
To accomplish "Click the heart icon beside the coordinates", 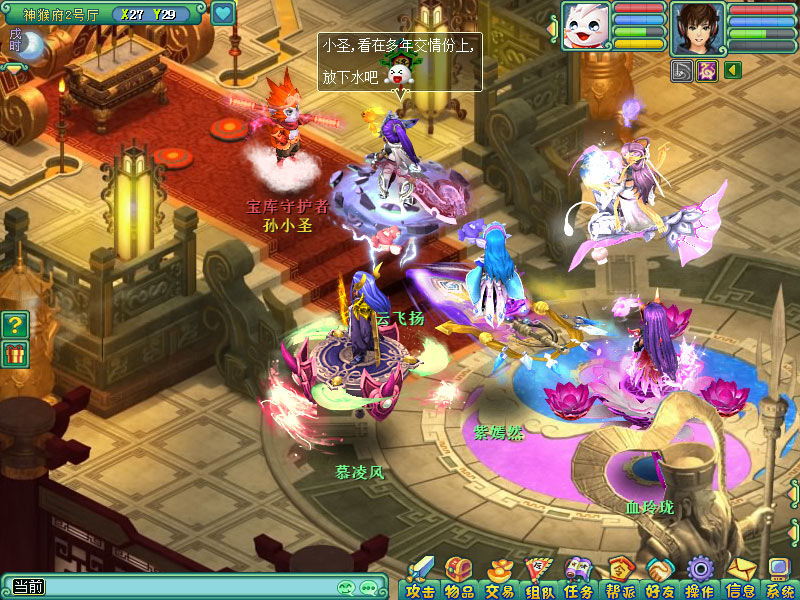I will (223, 14).
